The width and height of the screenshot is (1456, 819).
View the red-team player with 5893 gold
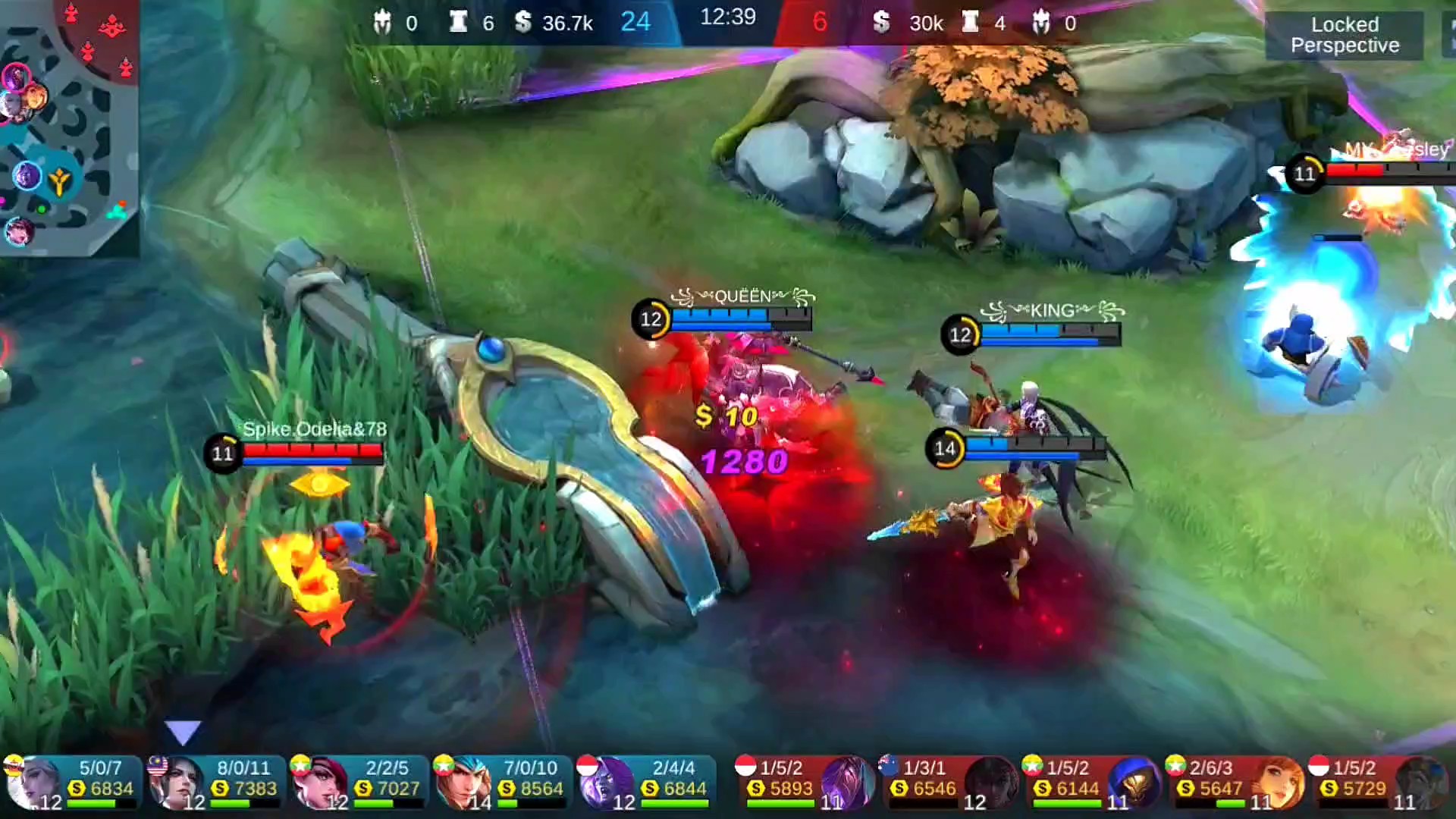(x=804, y=781)
